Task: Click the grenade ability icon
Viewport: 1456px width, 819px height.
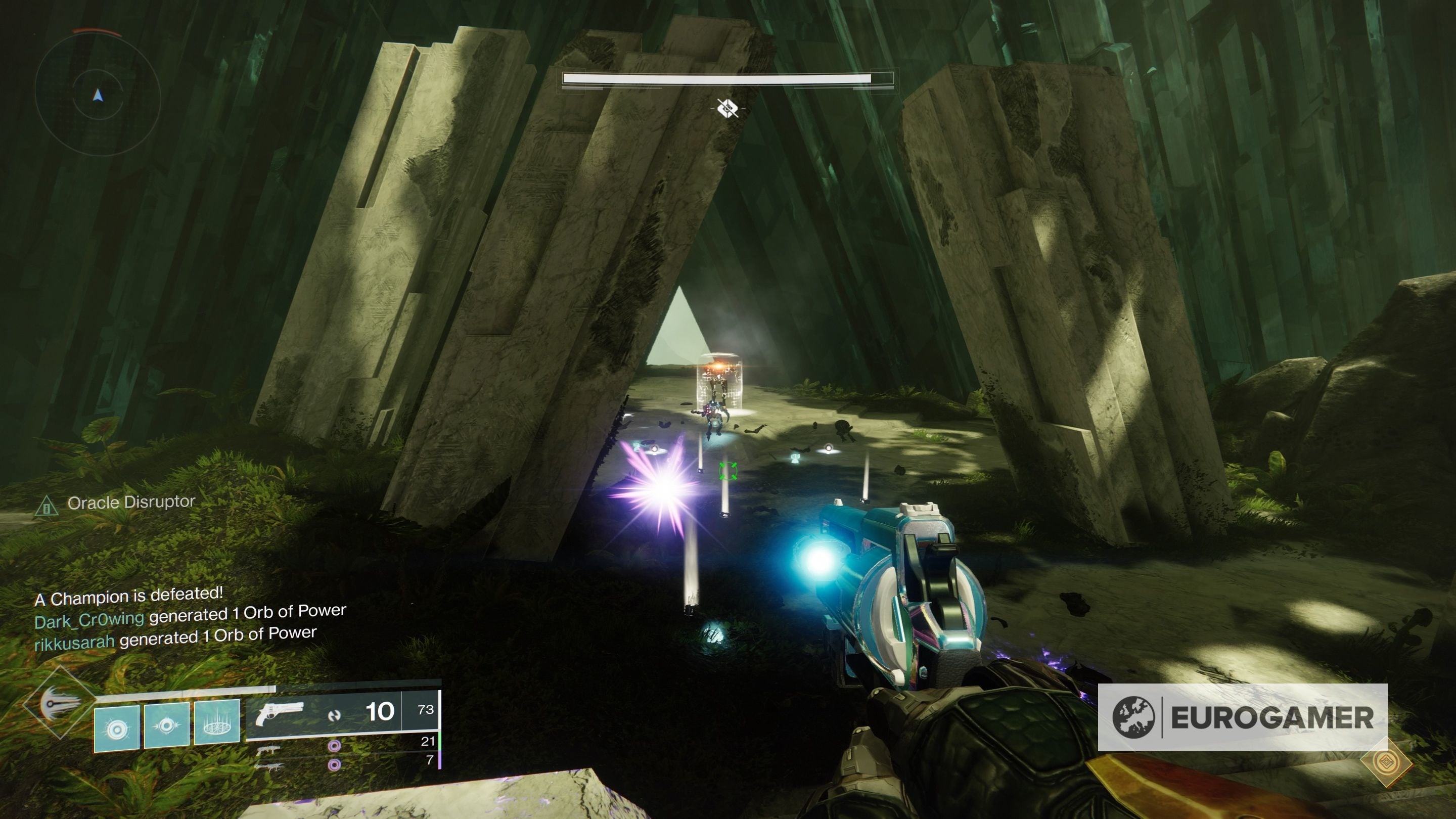Action: click(117, 729)
